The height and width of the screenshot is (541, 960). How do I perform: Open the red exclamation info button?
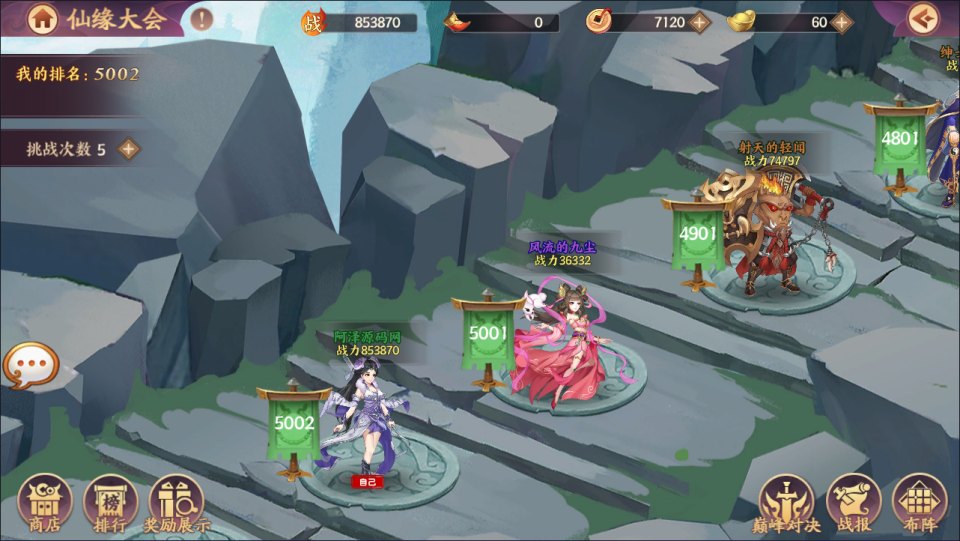click(x=202, y=18)
